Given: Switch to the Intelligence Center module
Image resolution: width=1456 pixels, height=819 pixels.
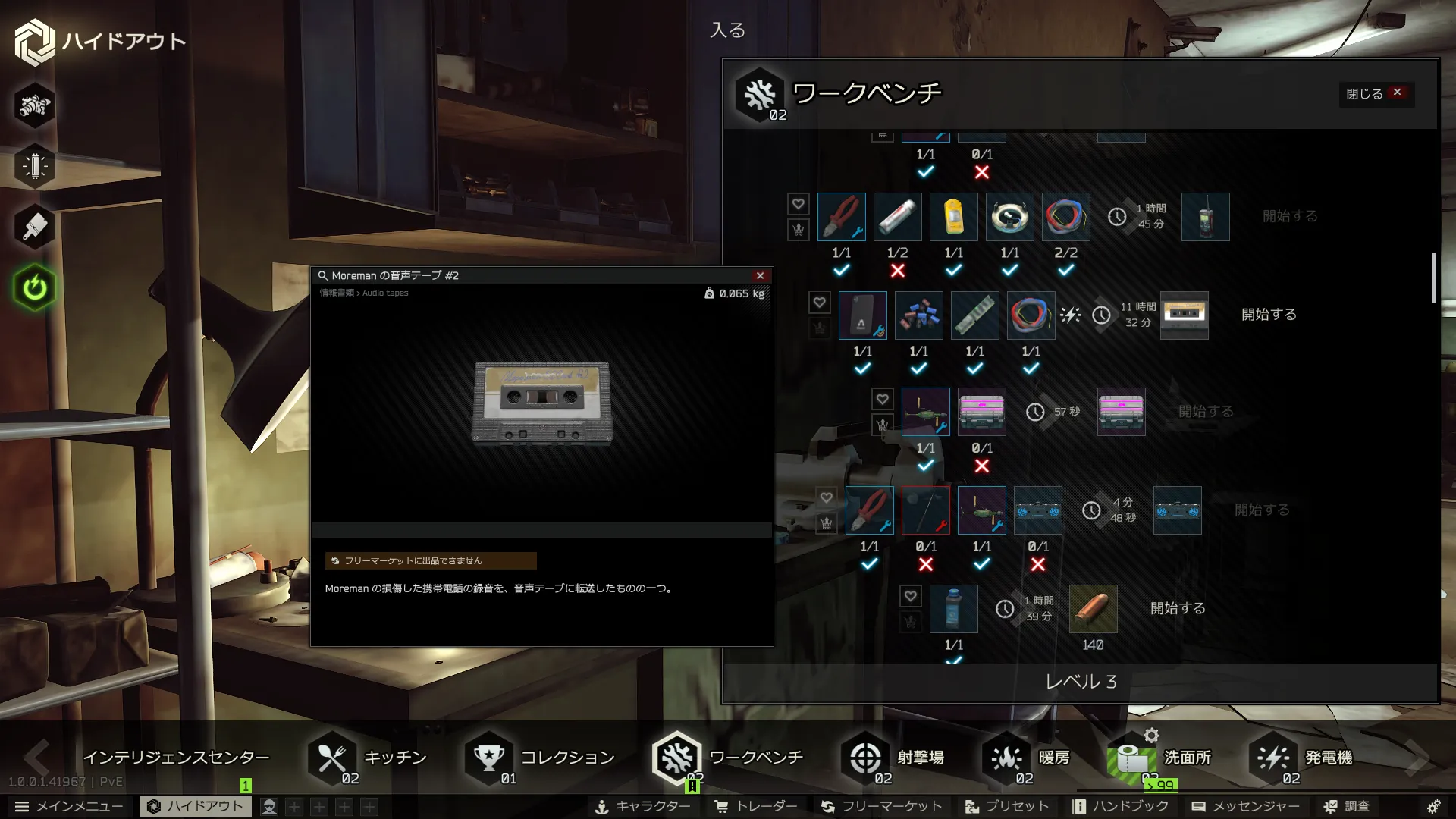Looking at the screenshot, I should [175, 758].
